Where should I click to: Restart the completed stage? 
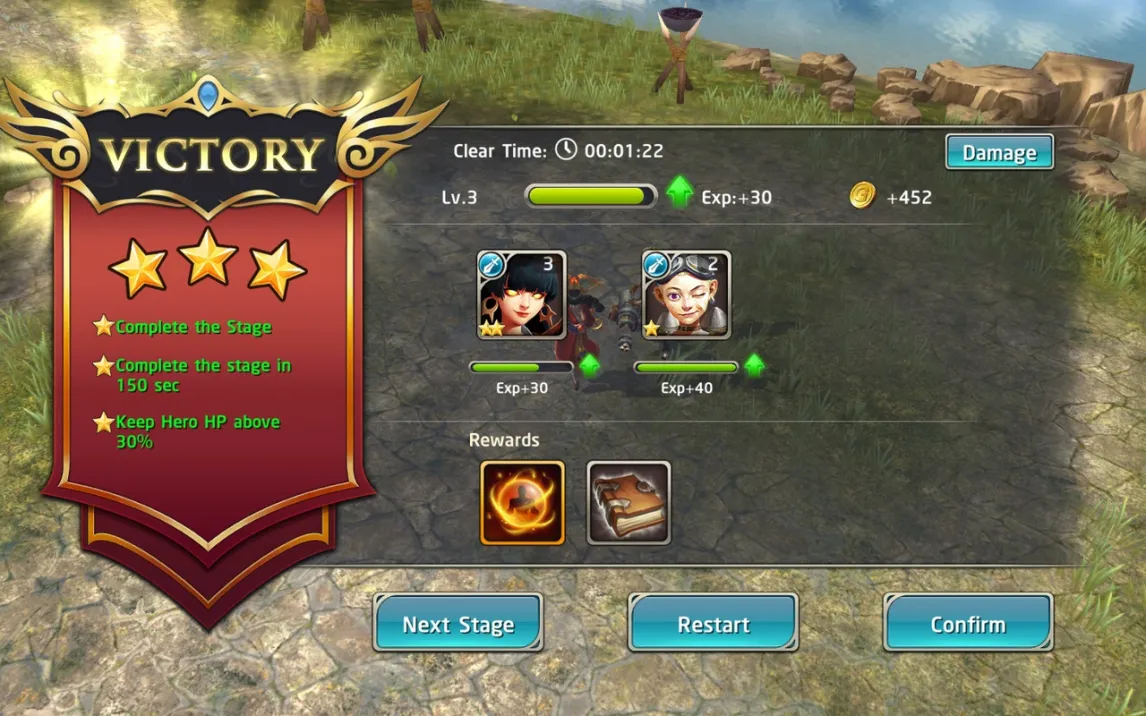tap(713, 624)
